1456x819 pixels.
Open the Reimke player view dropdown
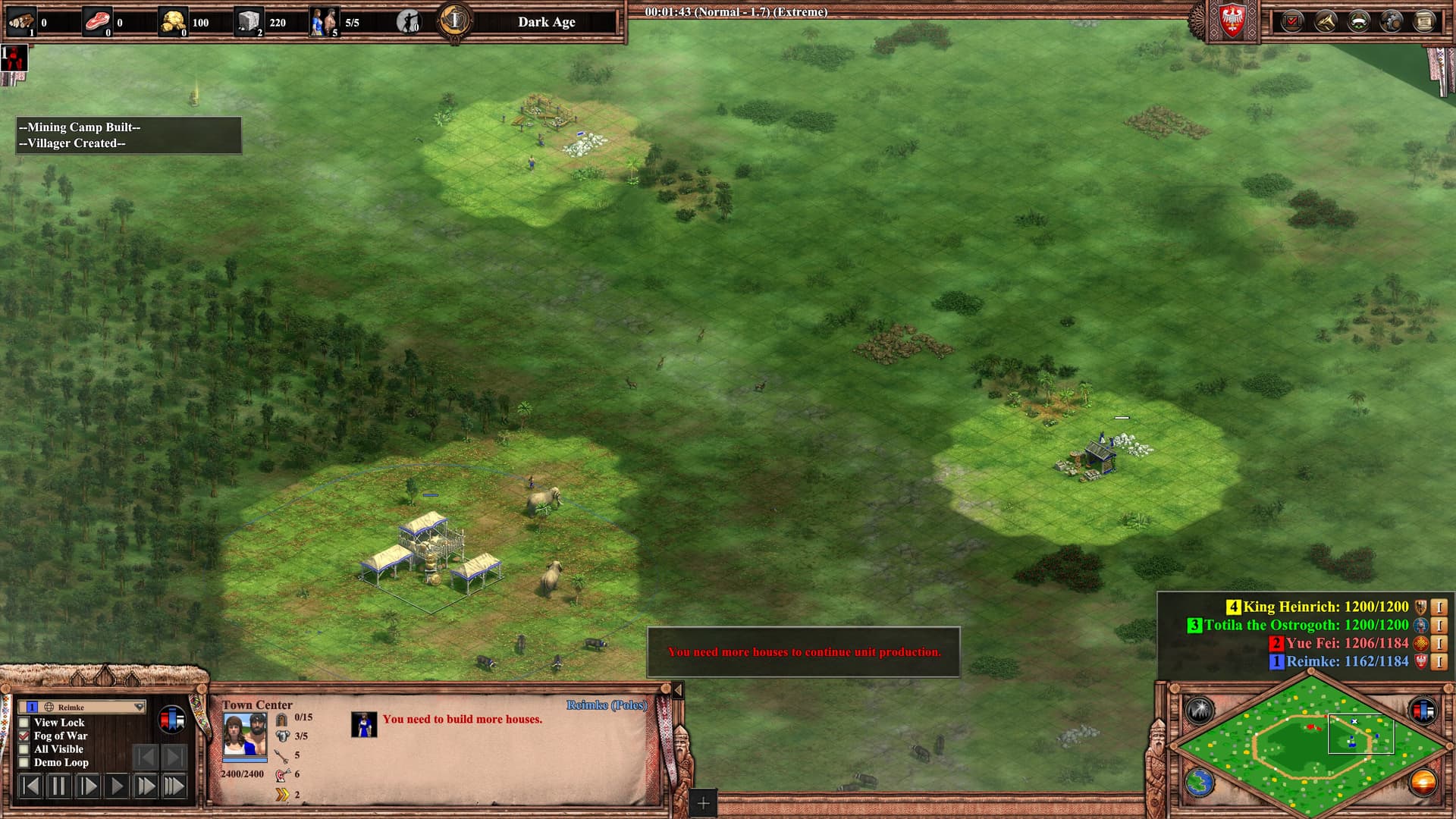click(x=140, y=707)
